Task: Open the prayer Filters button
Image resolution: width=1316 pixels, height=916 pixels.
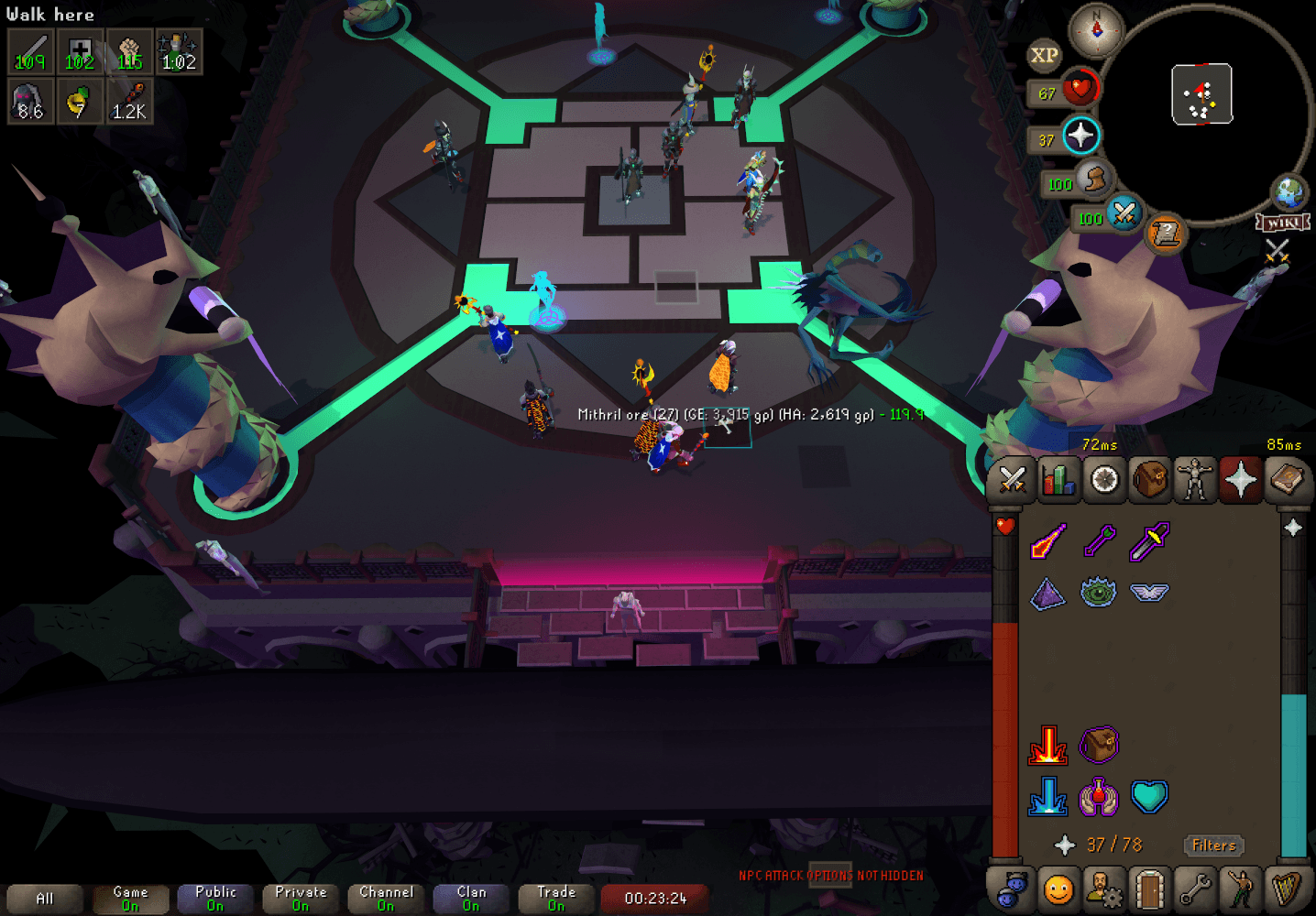Action: pyautogui.click(x=1213, y=845)
